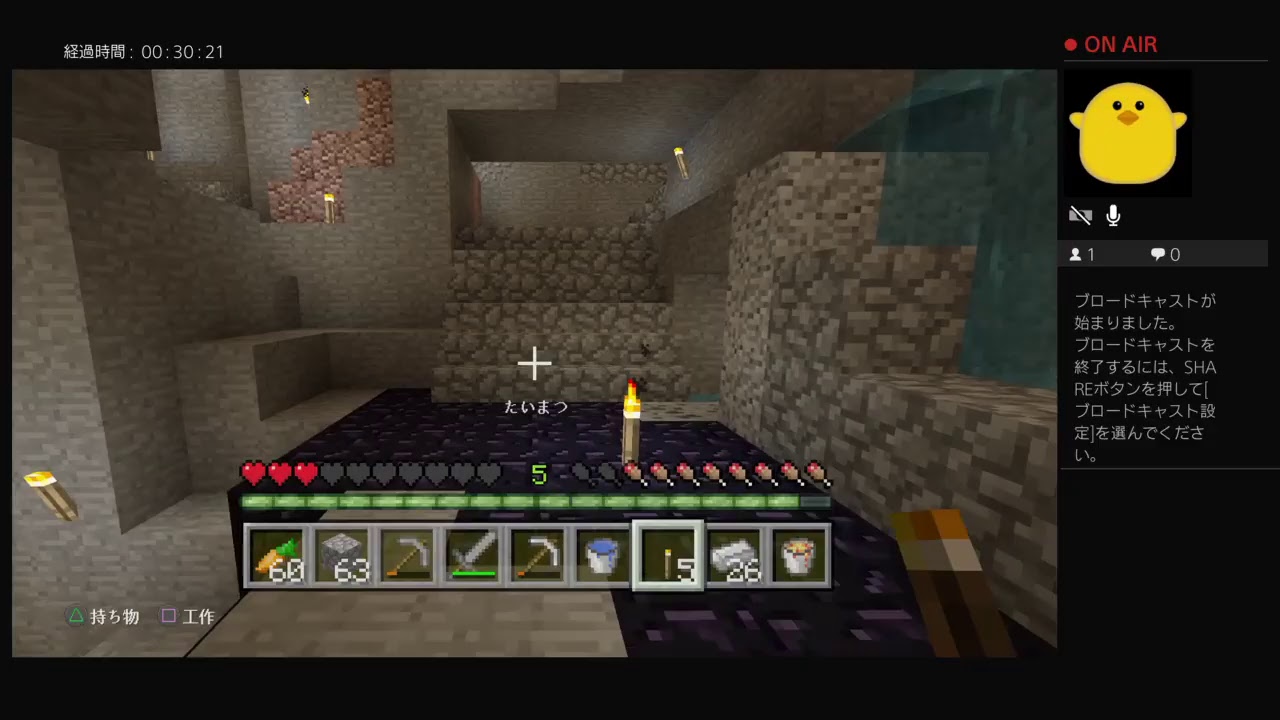The width and height of the screenshot is (1280, 720).
Task: Select the second pickaxe in the hotbar
Action: click(x=539, y=557)
